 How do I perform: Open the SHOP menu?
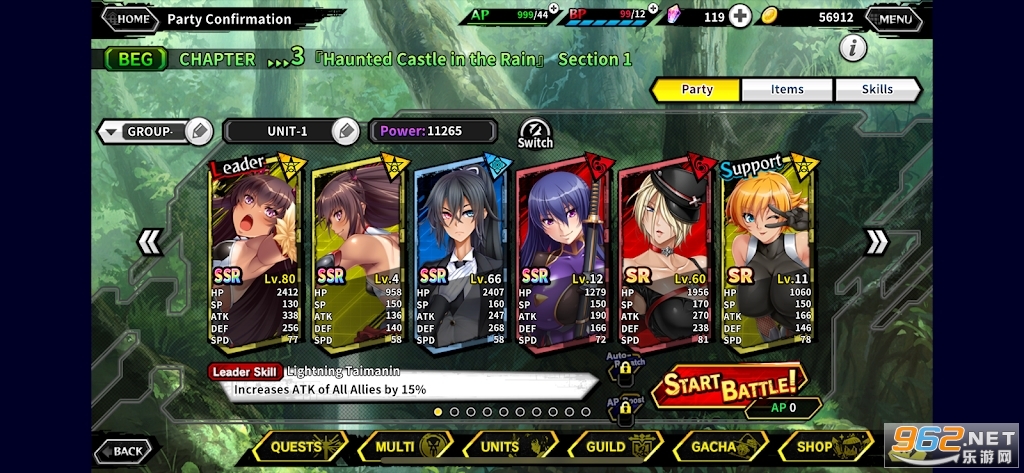point(822,446)
